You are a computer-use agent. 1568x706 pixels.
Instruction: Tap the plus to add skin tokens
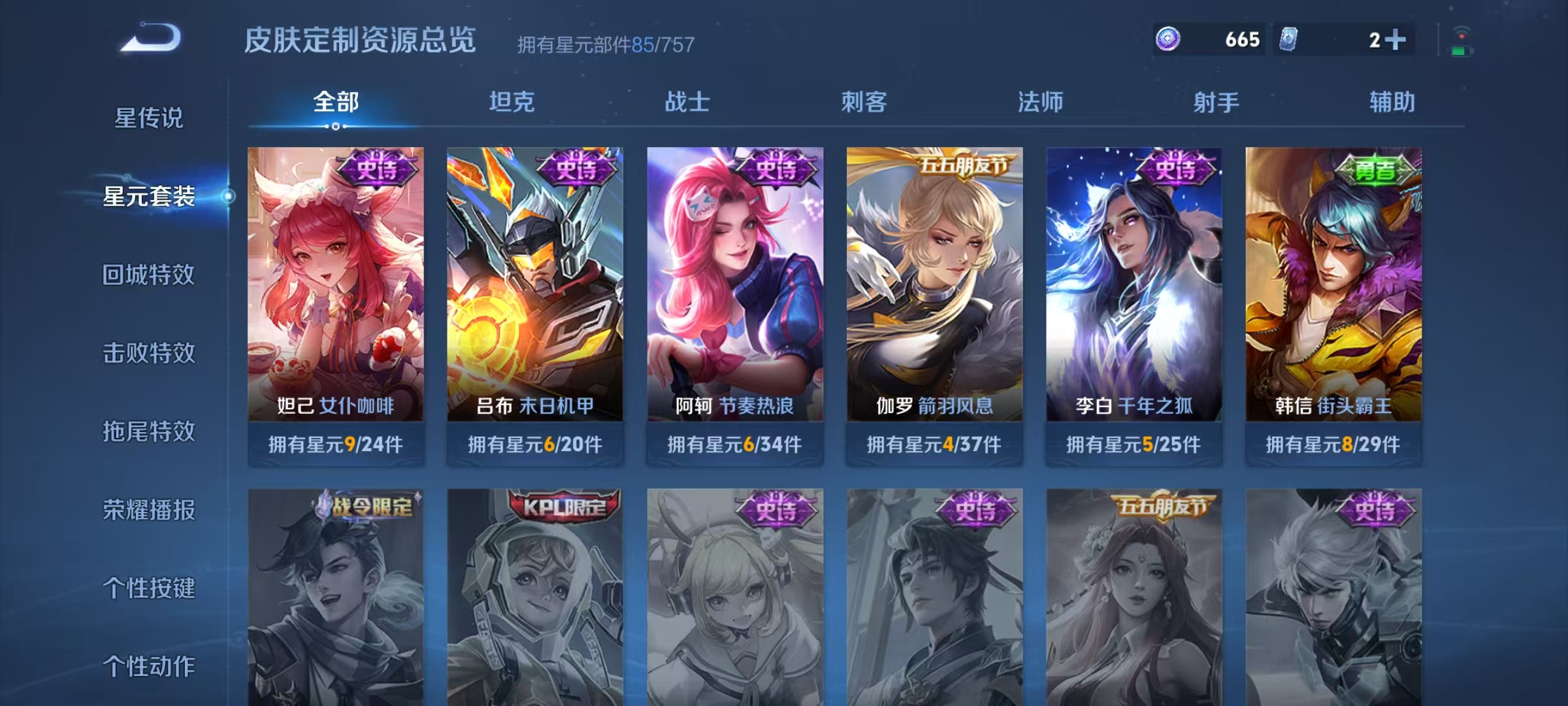[1397, 41]
